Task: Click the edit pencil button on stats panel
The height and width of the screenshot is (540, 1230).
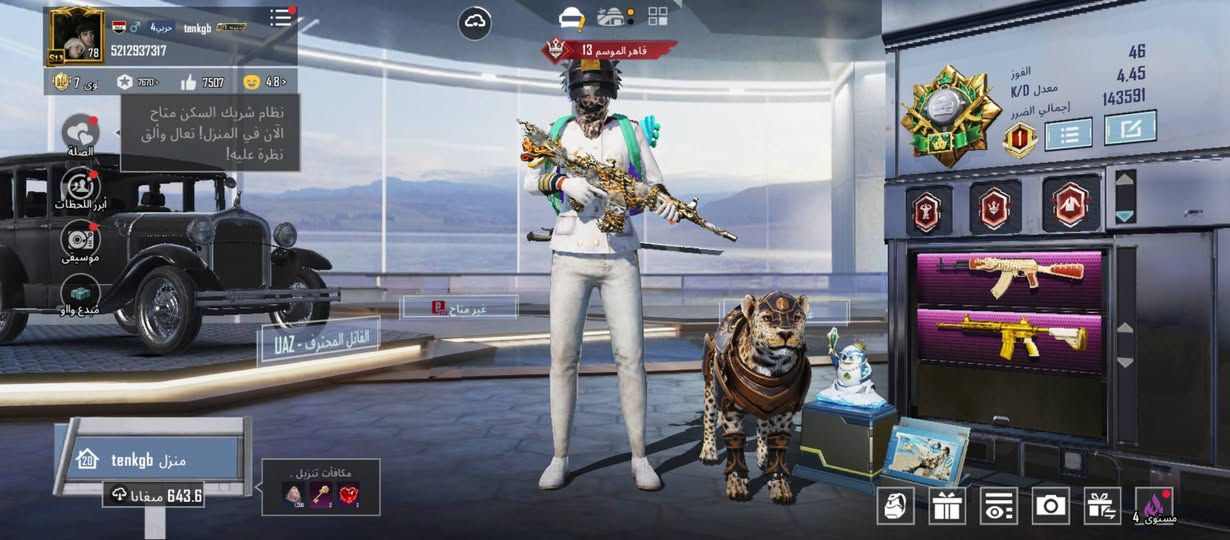Action: point(1130,128)
